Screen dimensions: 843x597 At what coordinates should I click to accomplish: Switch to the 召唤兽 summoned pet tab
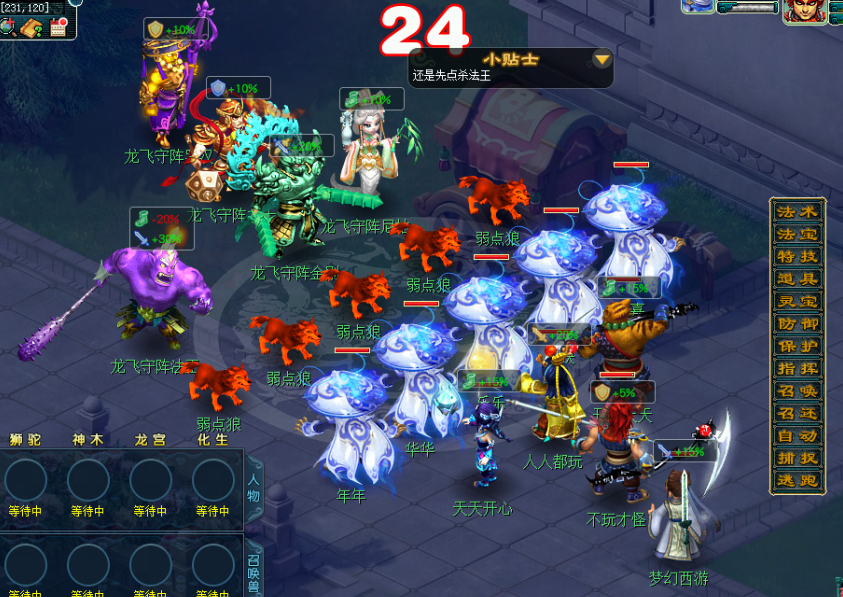coord(253,572)
